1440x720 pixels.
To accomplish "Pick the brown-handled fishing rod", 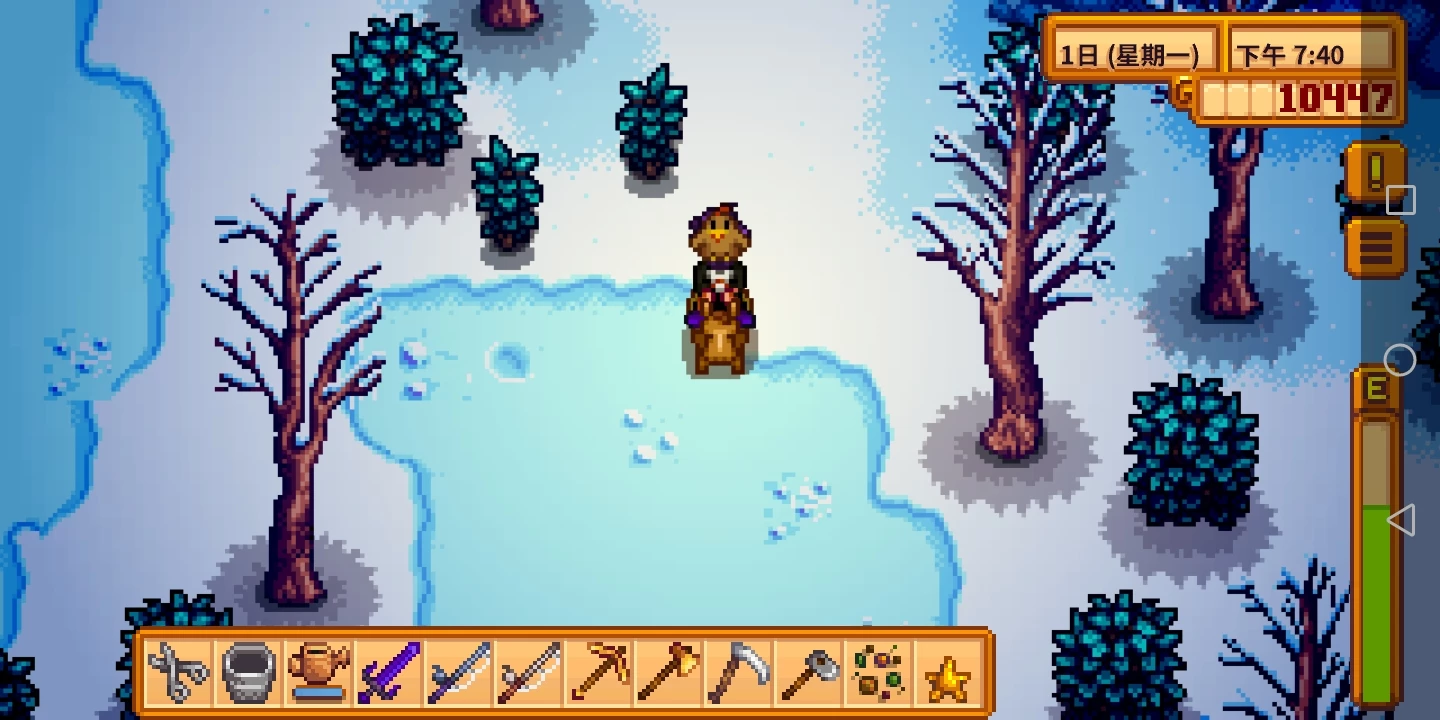I will (529, 672).
